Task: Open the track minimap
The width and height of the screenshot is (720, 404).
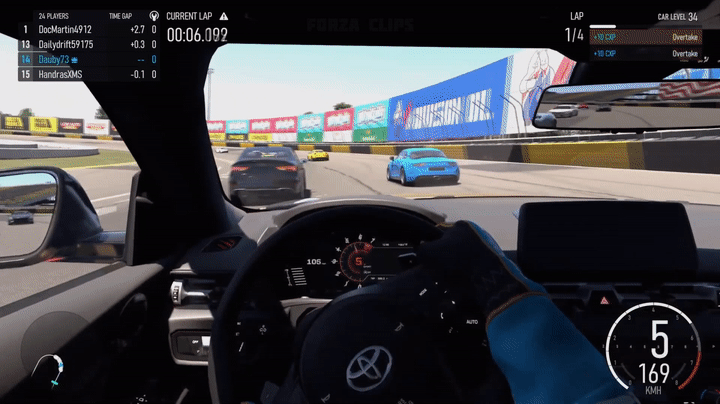Action: [x=49, y=369]
